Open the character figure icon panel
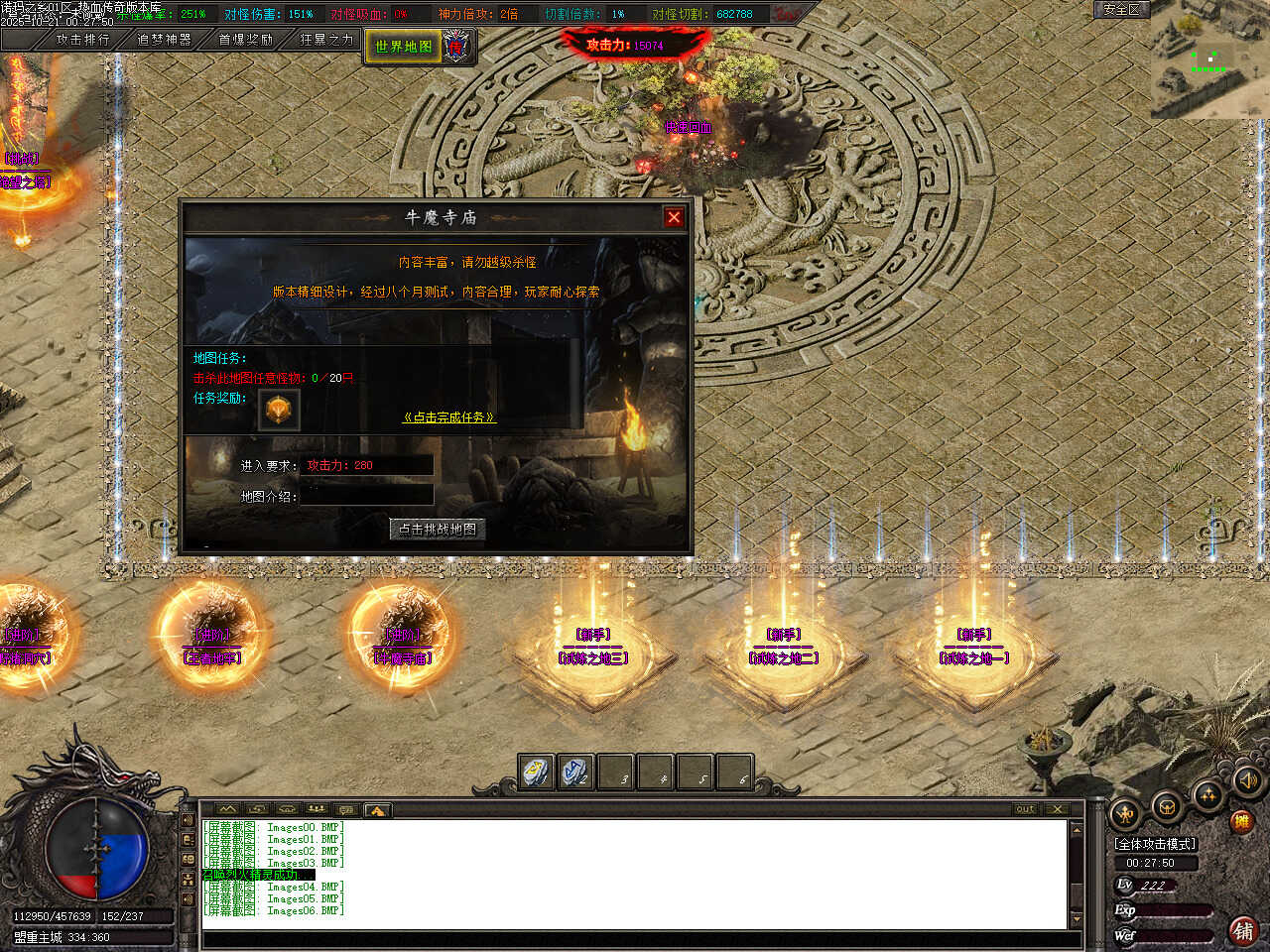 point(1127,815)
